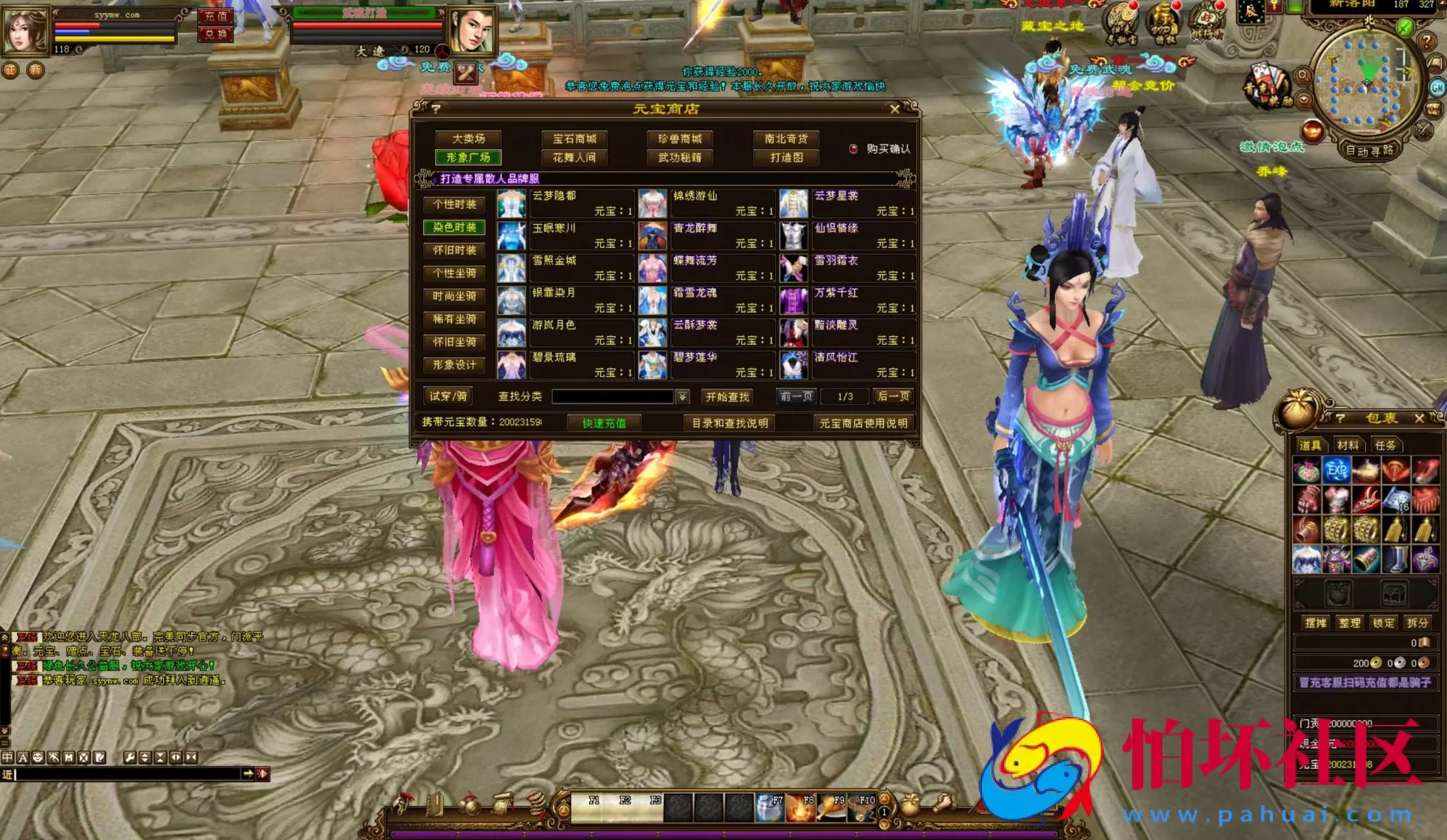Click the horn broadcast icon beside the chat input
Image resolution: width=1447 pixels, height=840 pixels.
click(x=263, y=774)
